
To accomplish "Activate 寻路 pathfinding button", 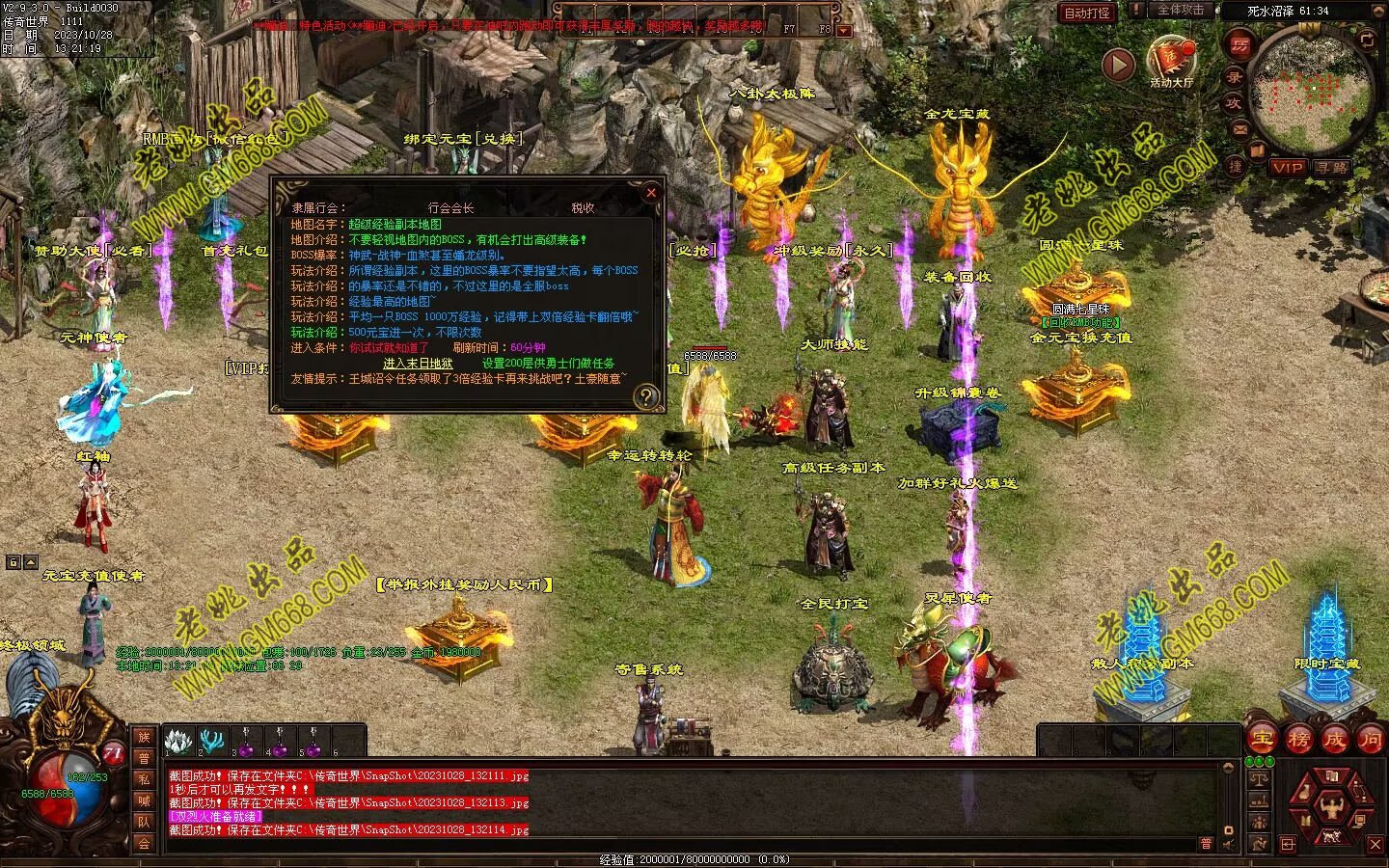I will (1331, 167).
